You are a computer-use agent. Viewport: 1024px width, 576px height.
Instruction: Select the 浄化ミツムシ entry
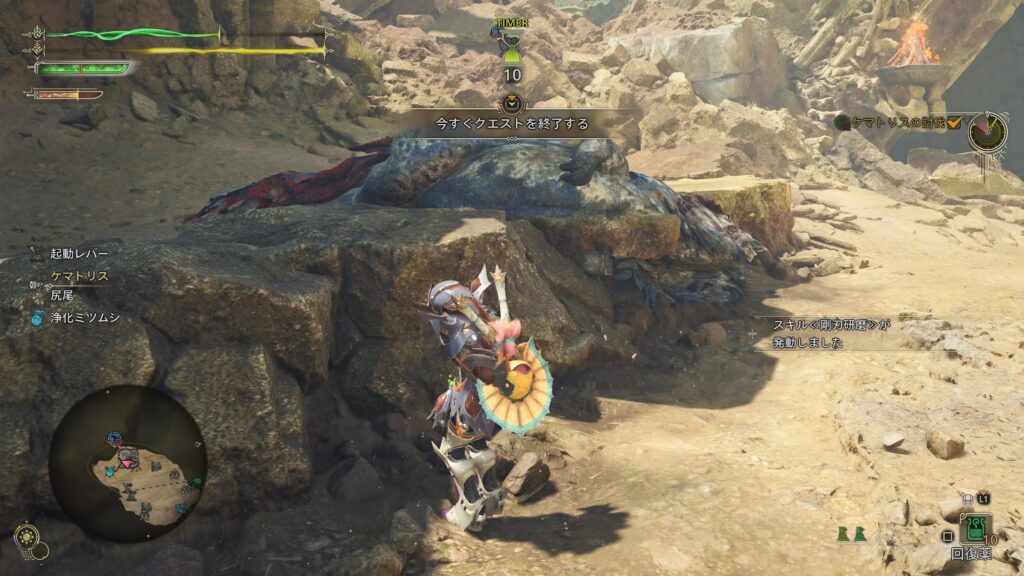(x=84, y=318)
